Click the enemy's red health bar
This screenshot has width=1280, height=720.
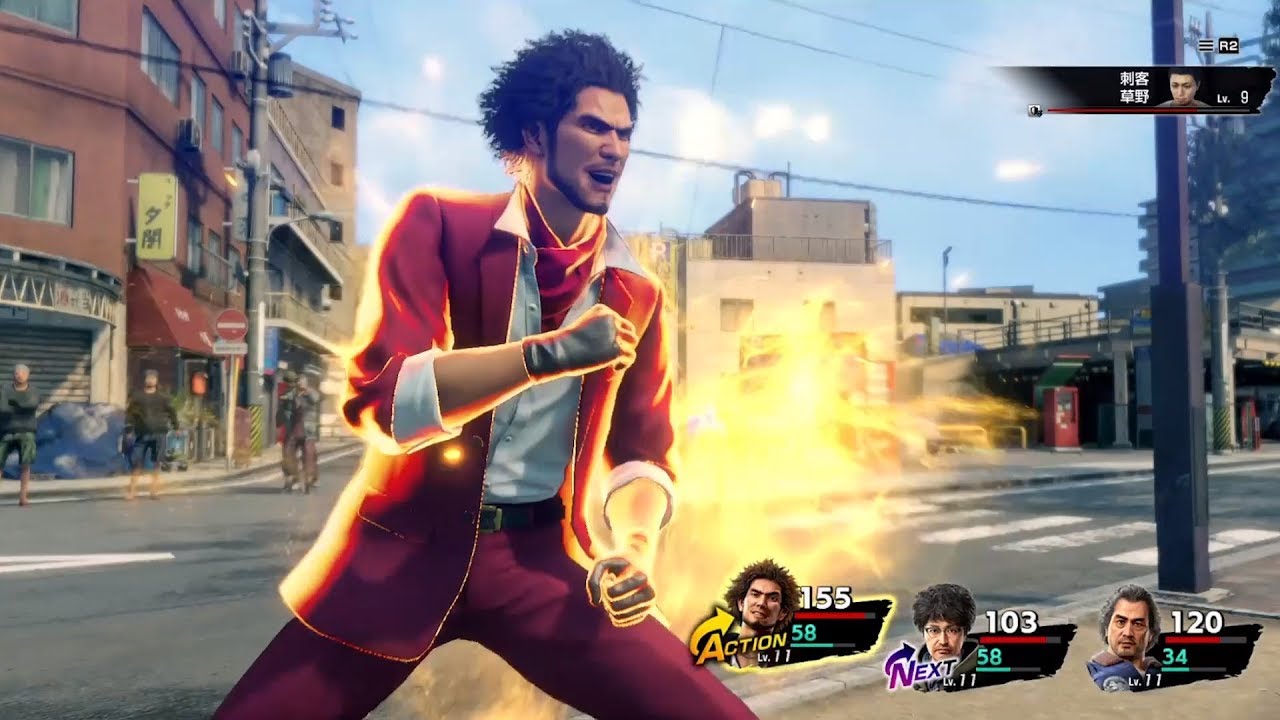[1120, 112]
